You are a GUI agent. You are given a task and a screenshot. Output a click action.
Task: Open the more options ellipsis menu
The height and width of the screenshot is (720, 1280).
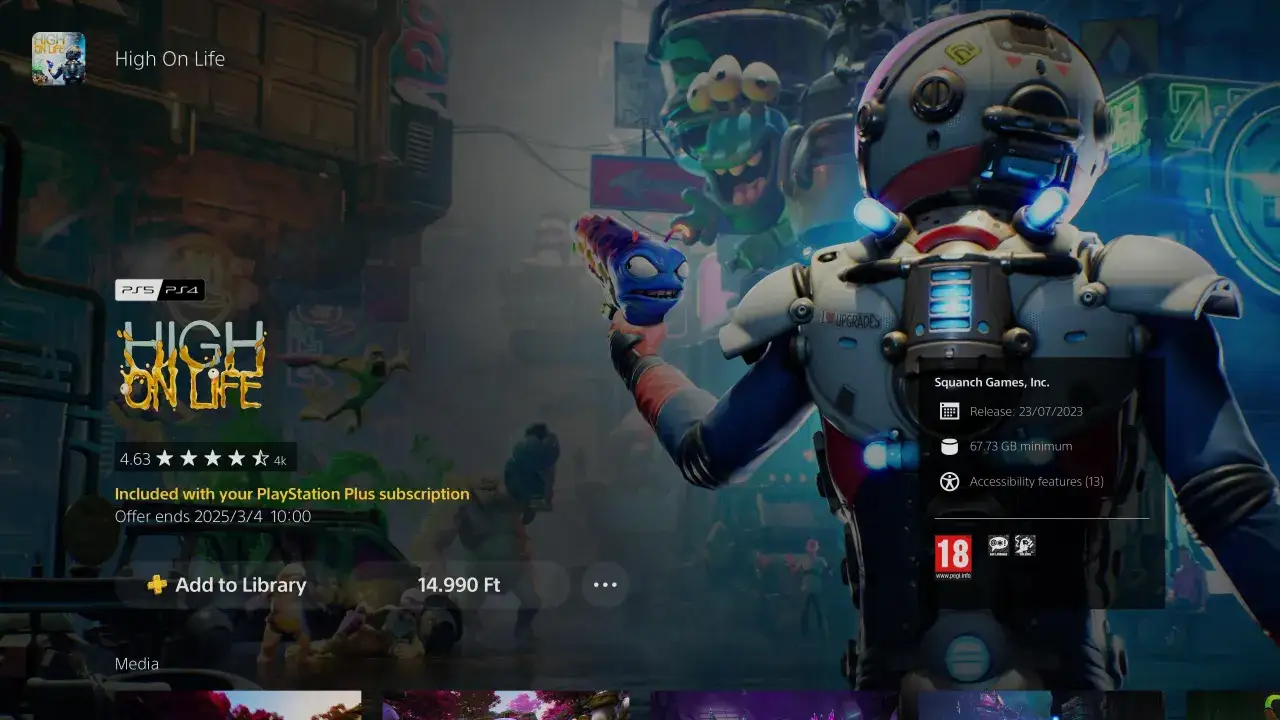[x=604, y=585]
